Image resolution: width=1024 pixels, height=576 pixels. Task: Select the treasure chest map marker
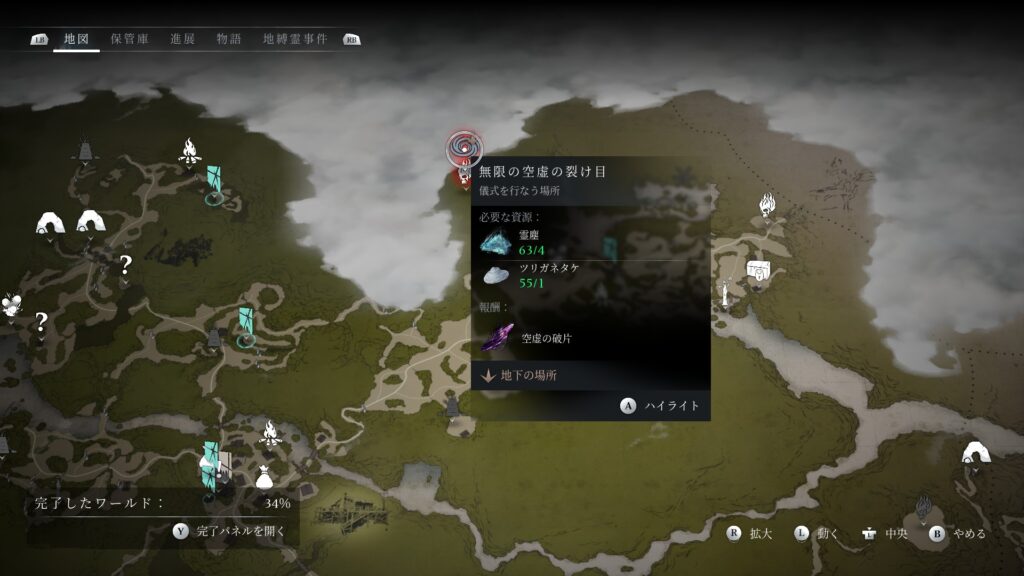click(757, 270)
